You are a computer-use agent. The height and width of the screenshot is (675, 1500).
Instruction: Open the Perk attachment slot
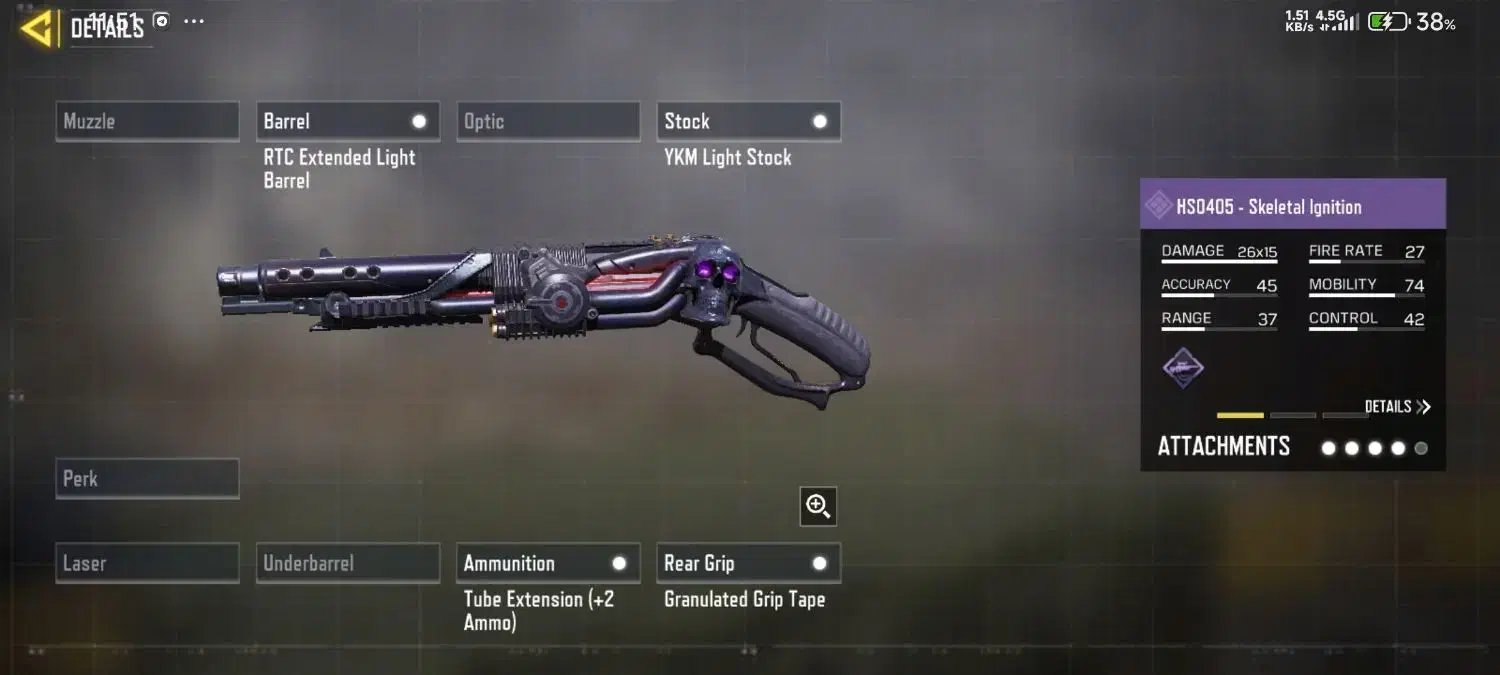pyautogui.click(x=147, y=478)
